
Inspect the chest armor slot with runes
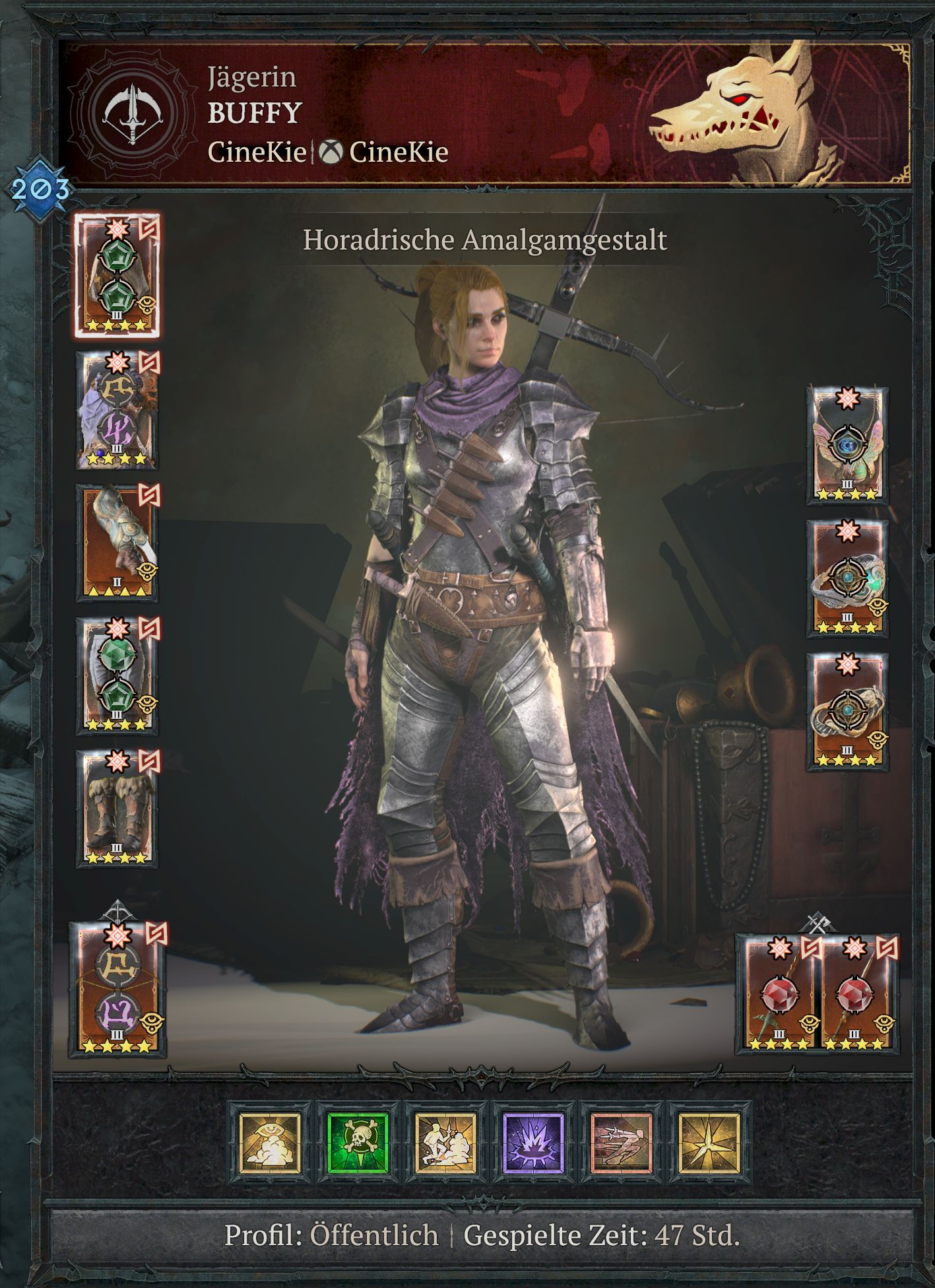click(x=117, y=410)
